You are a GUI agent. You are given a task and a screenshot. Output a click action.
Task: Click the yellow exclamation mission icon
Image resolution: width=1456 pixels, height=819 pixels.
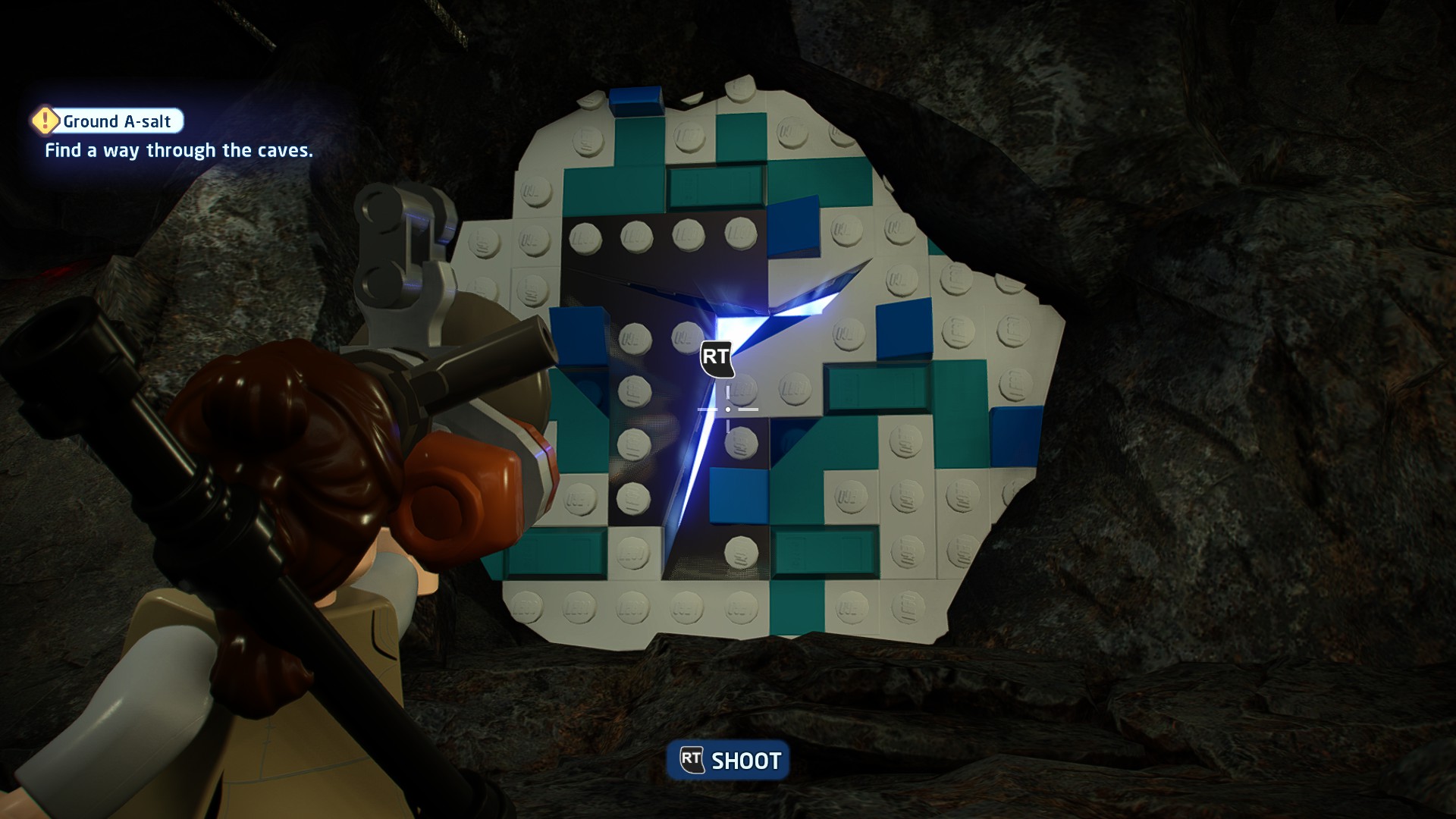pos(45,121)
